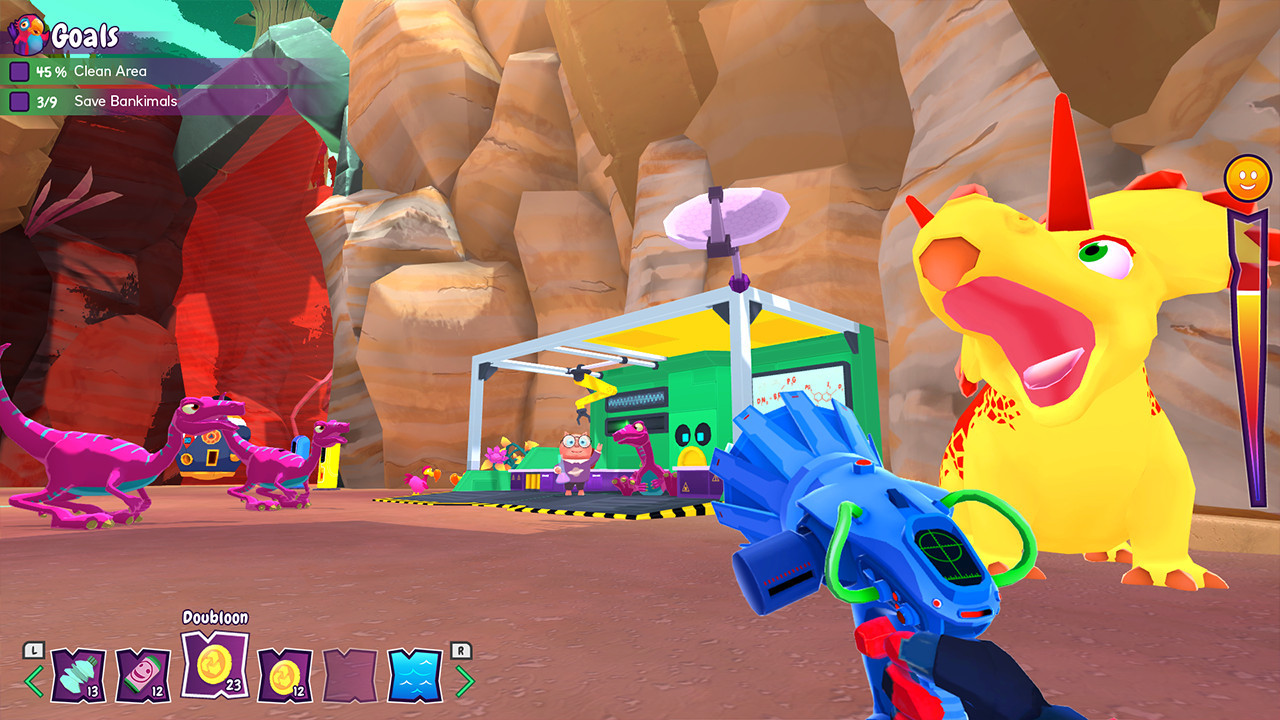Open the Goals panel header
The width and height of the screenshot is (1280, 720).
[x=85, y=35]
